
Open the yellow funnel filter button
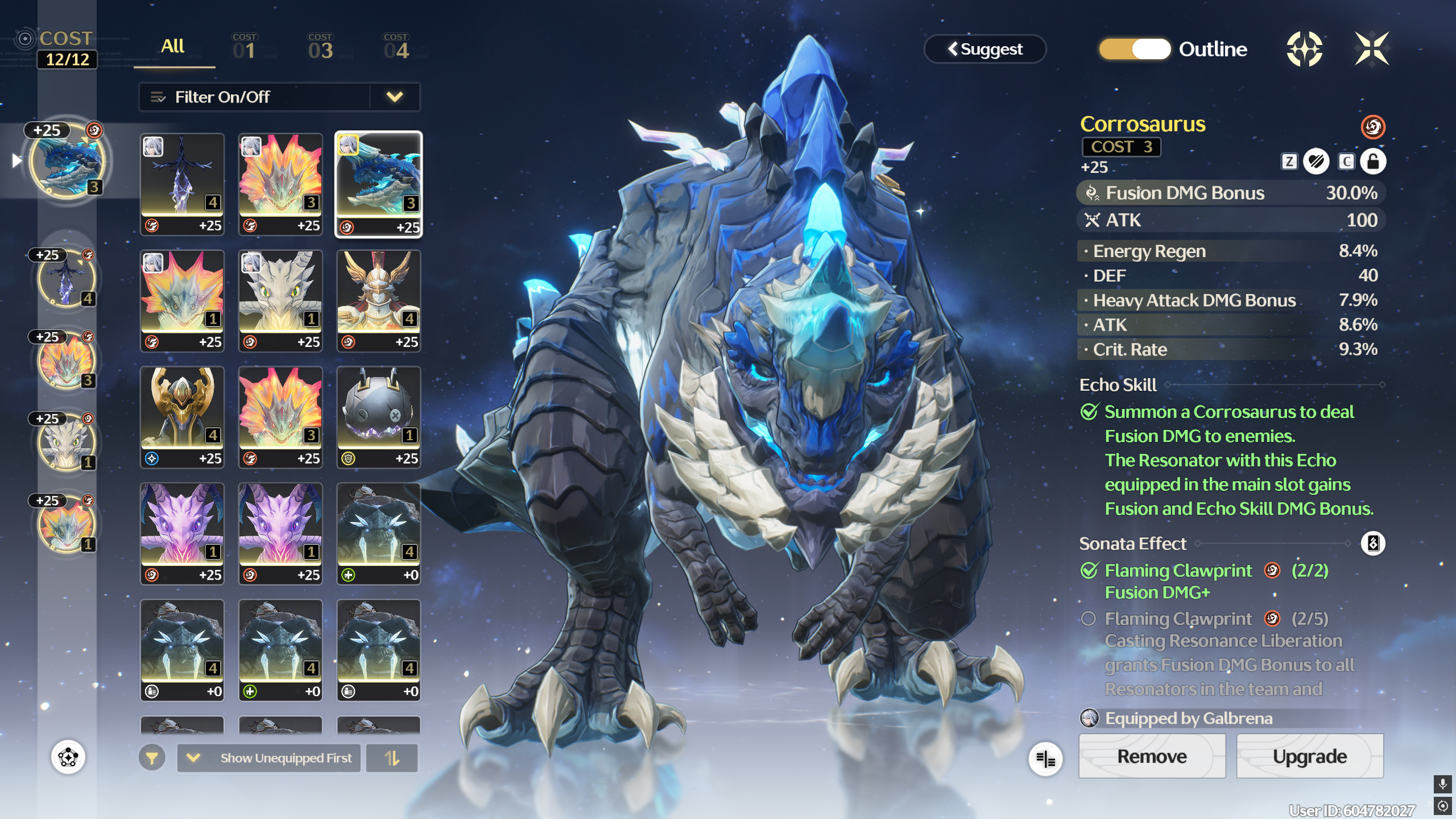(x=152, y=758)
